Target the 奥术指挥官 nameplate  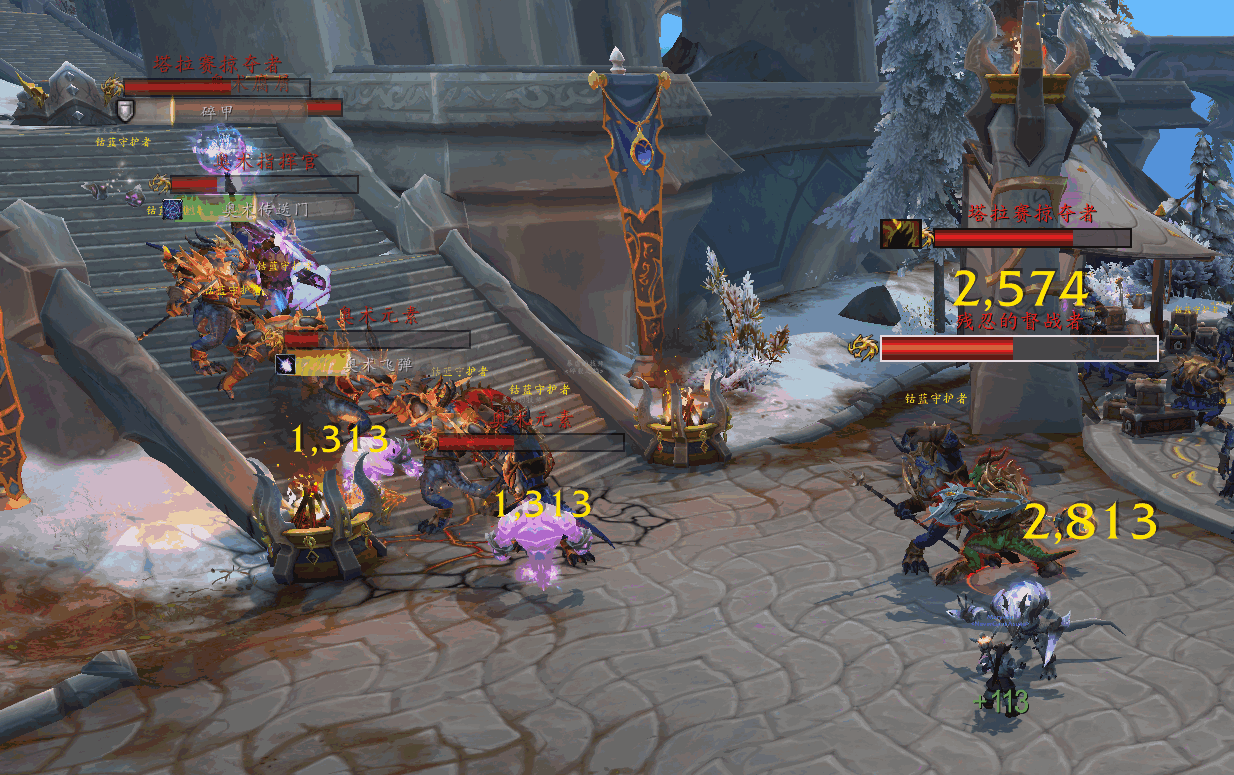[x=263, y=184]
